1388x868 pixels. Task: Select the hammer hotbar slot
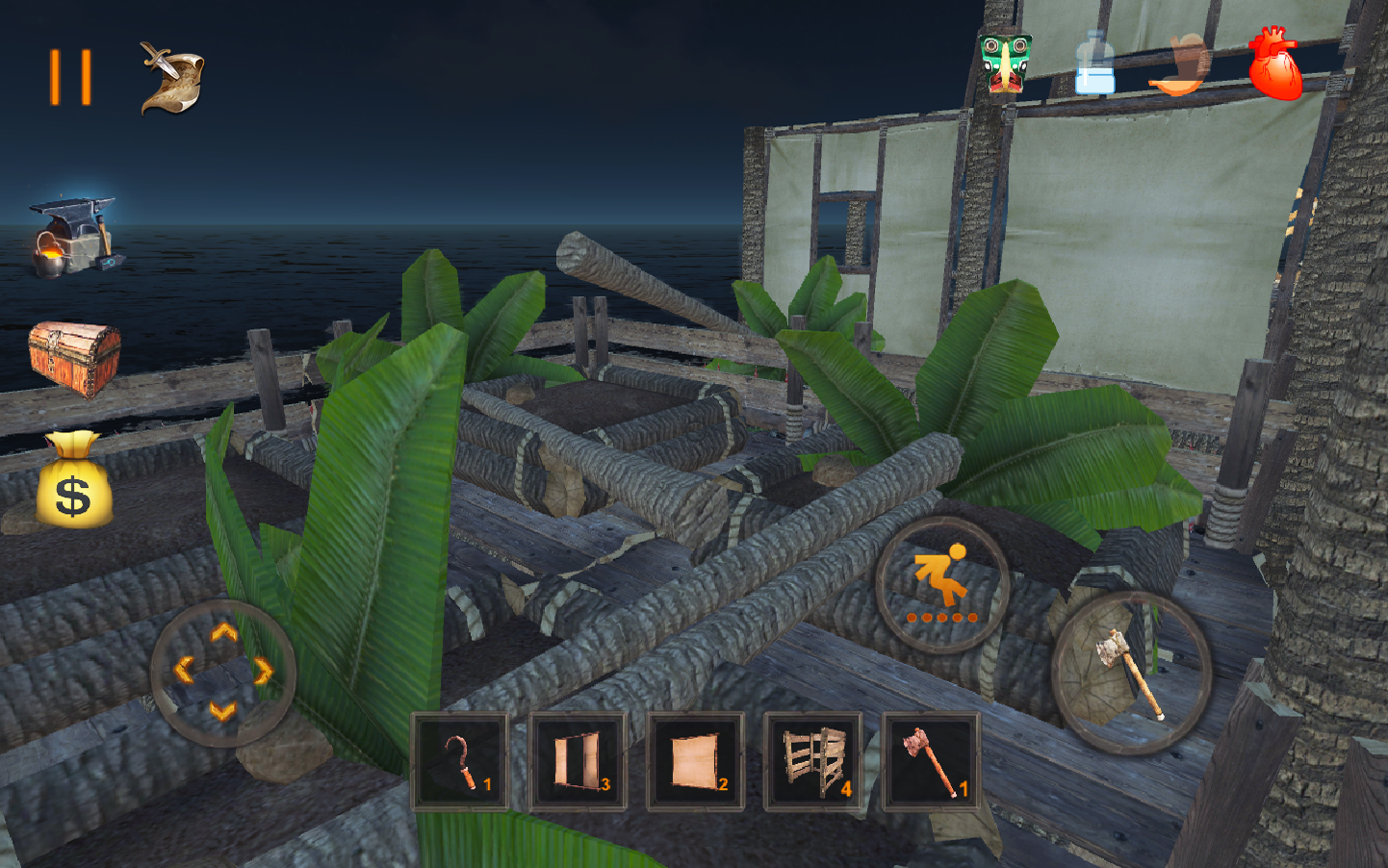tap(931, 760)
